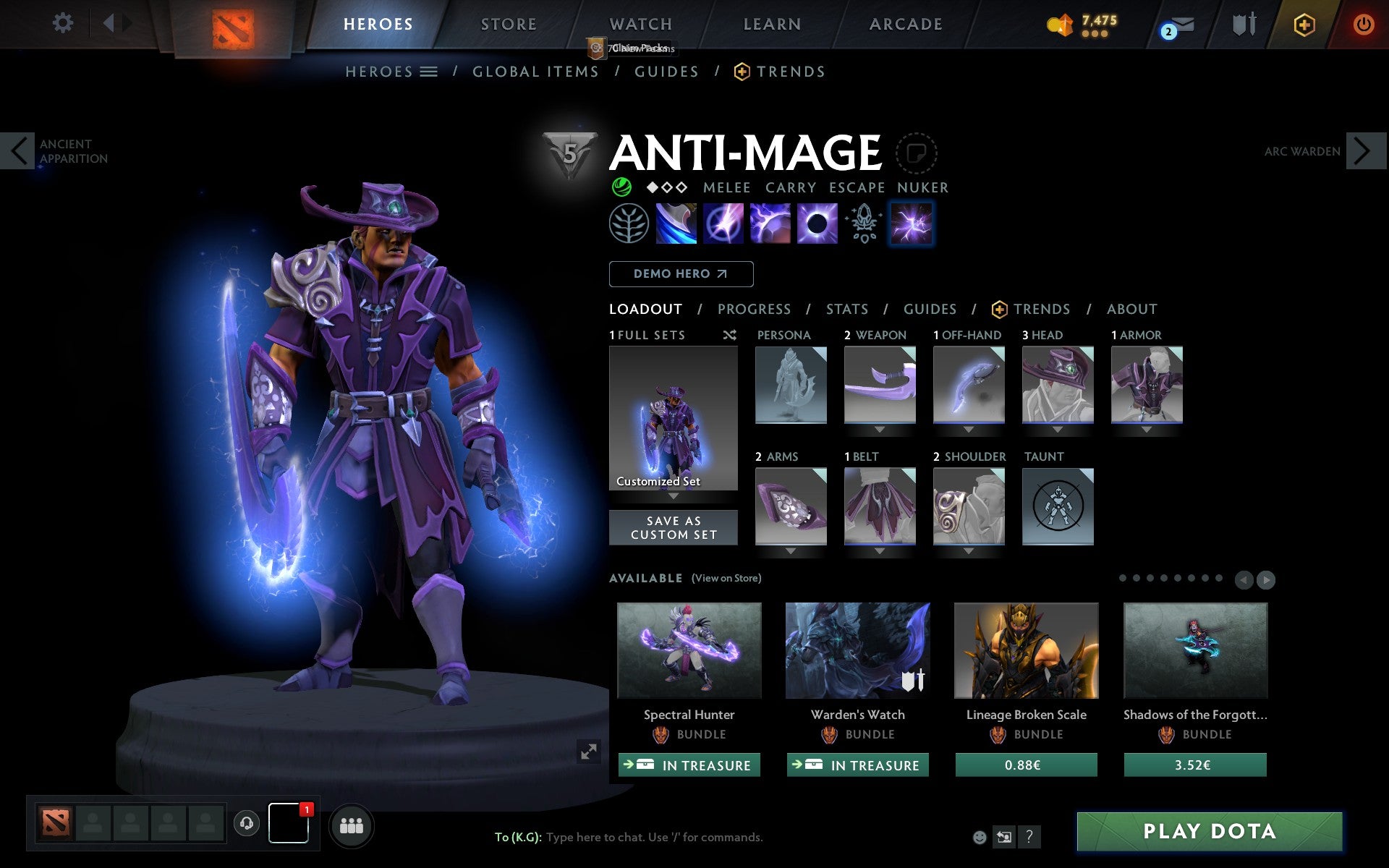Viewport: 1389px width, 868px height.
Task: Open the Arcade section
Action: 906,25
